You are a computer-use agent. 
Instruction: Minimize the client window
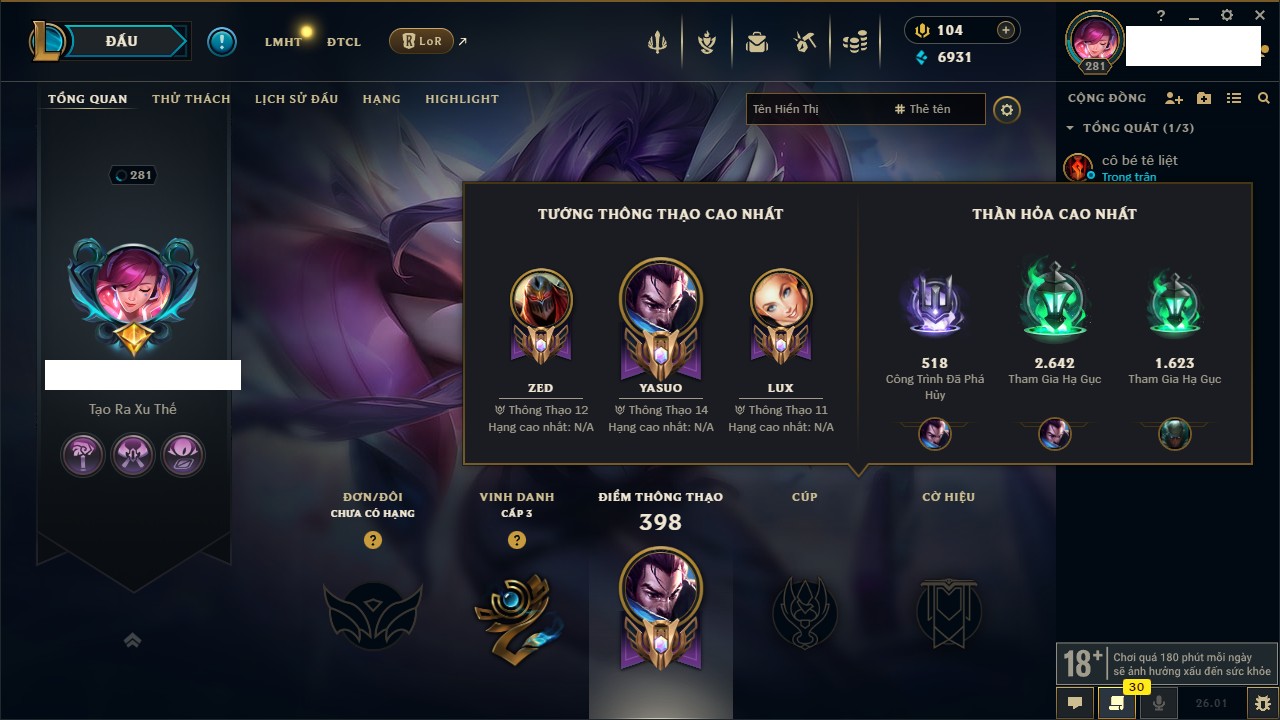pyautogui.click(x=1193, y=16)
